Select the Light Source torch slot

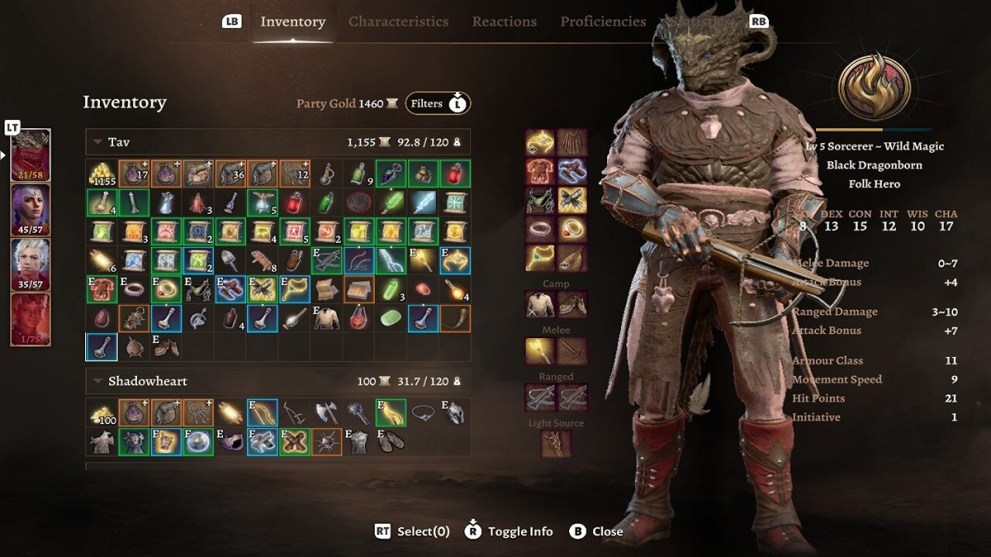(x=556, y=443)
